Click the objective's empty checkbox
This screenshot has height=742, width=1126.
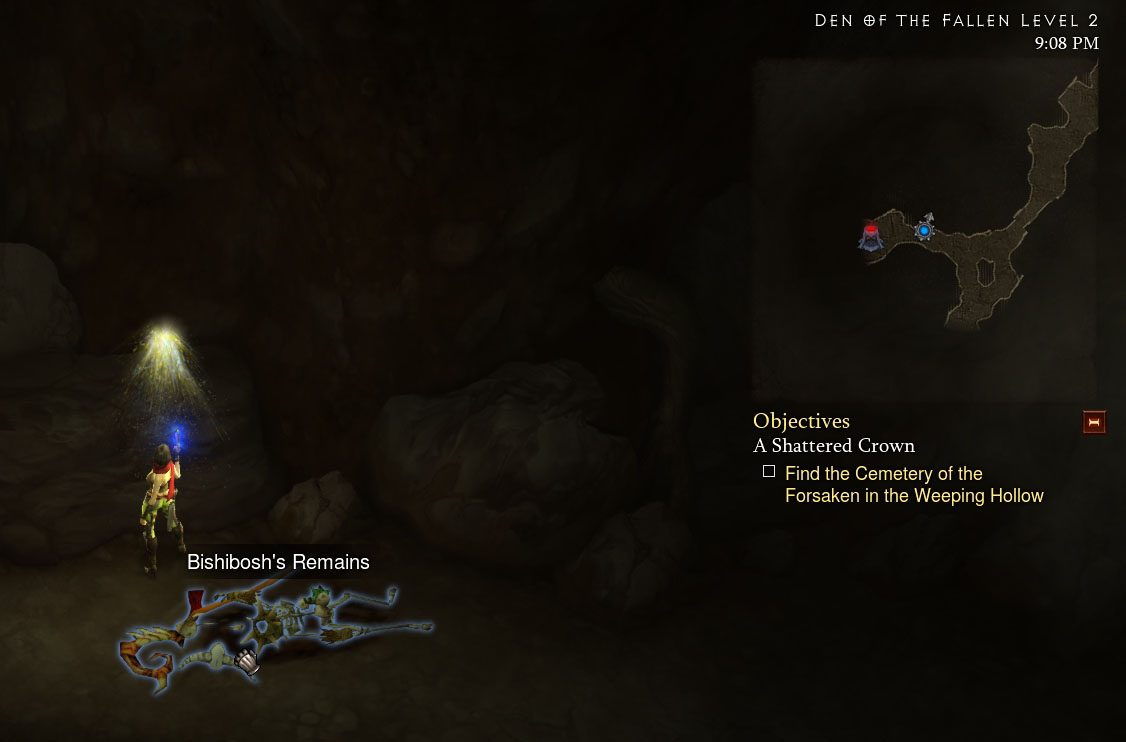click(x=769, y=471)
